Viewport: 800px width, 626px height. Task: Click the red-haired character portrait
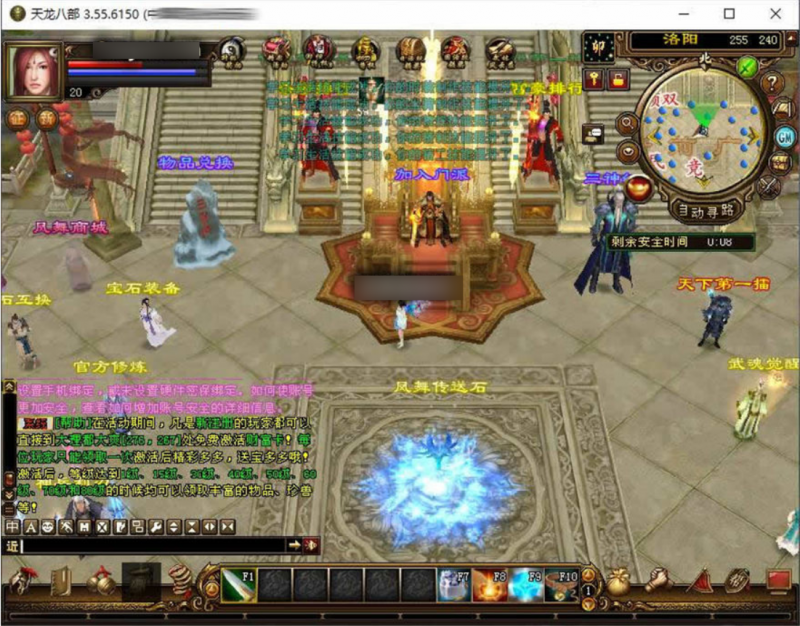(x=32, y=71)
